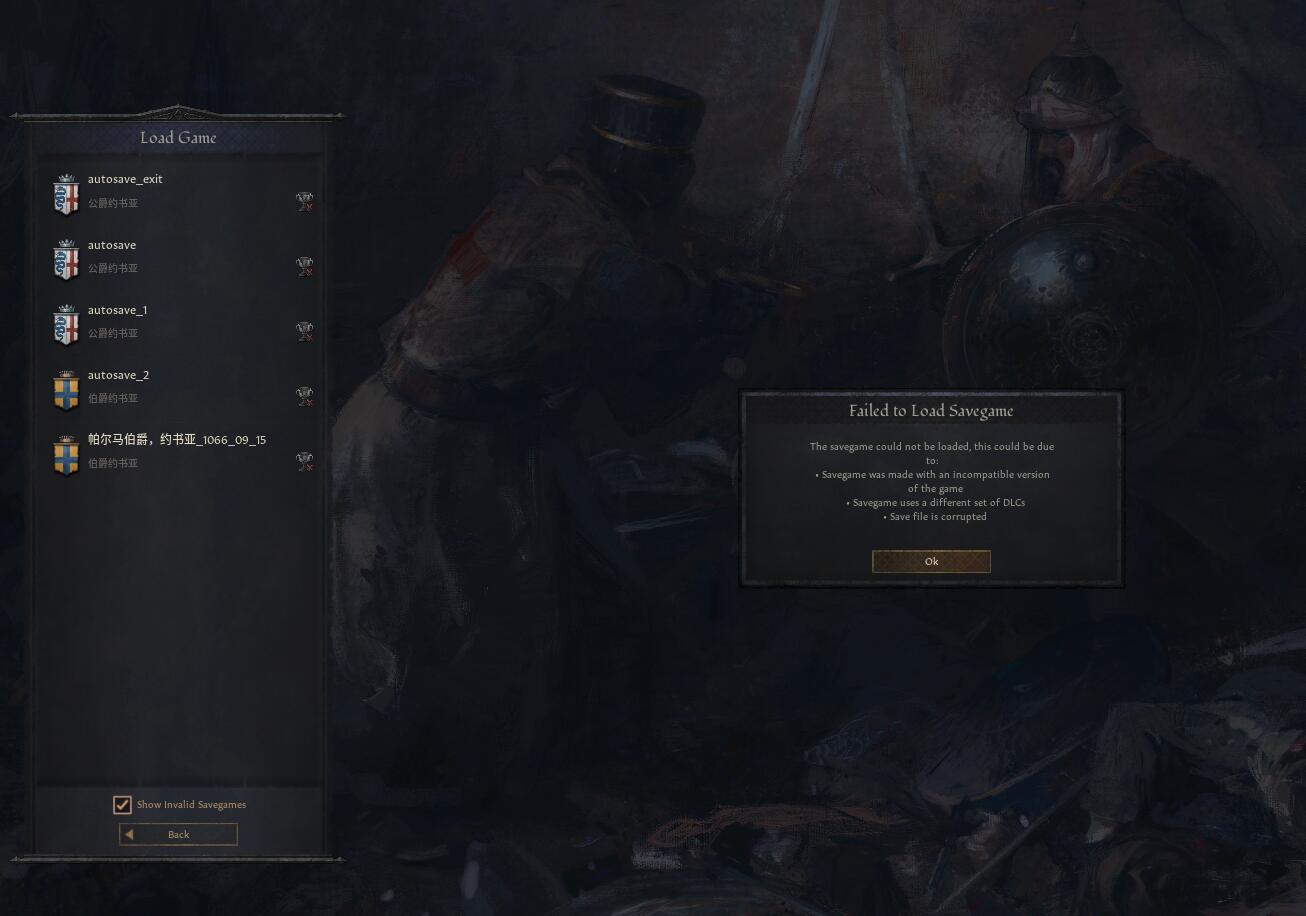Click the trophy beside the 帕尔马伯爵 save
The width and height of the screenshot is (1306, 916).
point(305,461)
